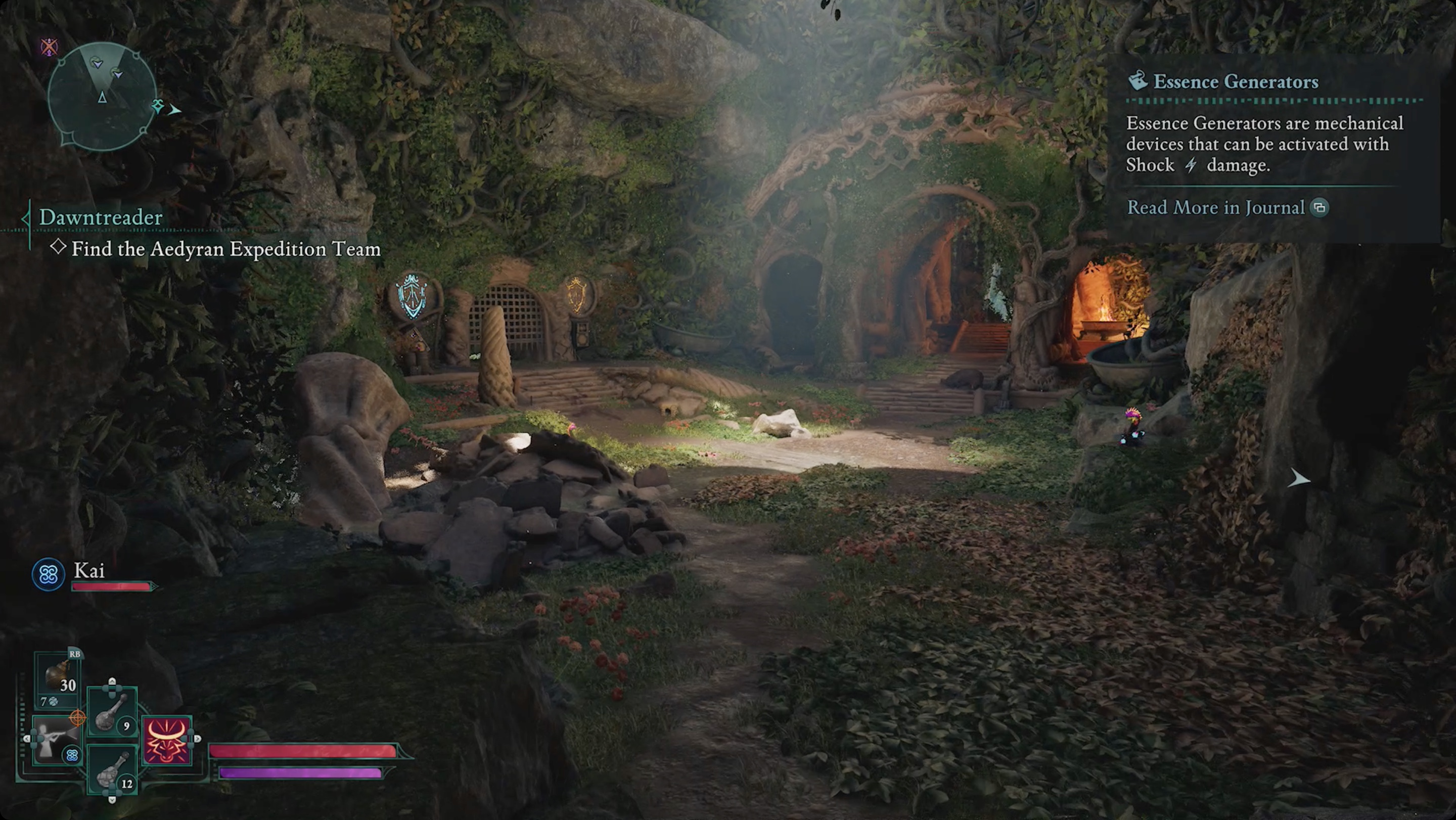Click the Find the Aedyran Expedition Team objective
Viewport: 1456px width, 820px height.
[x=225, y=249]
